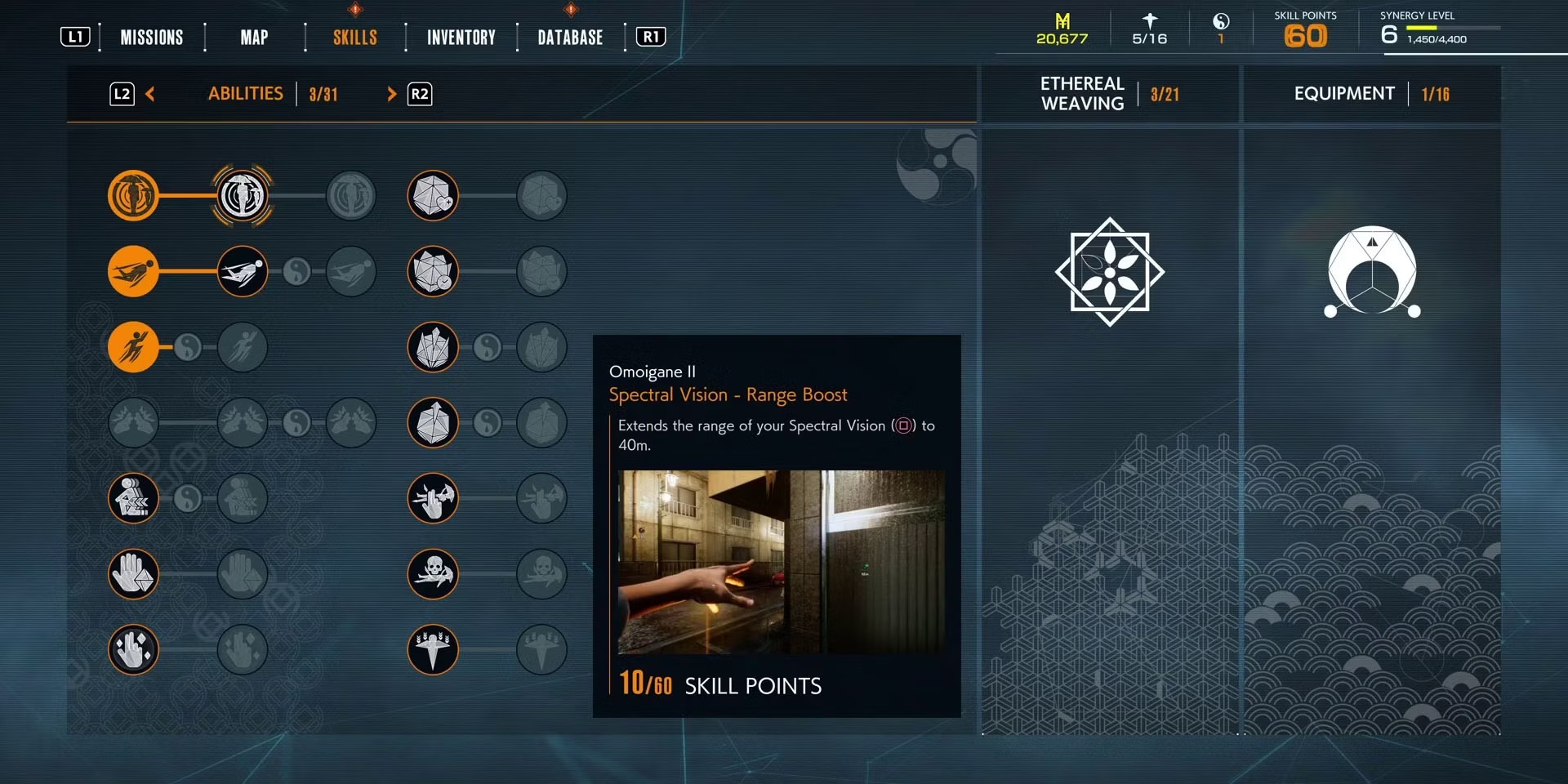
Task: Choose the hand with sparkles skill node
Action: [133, 649]
